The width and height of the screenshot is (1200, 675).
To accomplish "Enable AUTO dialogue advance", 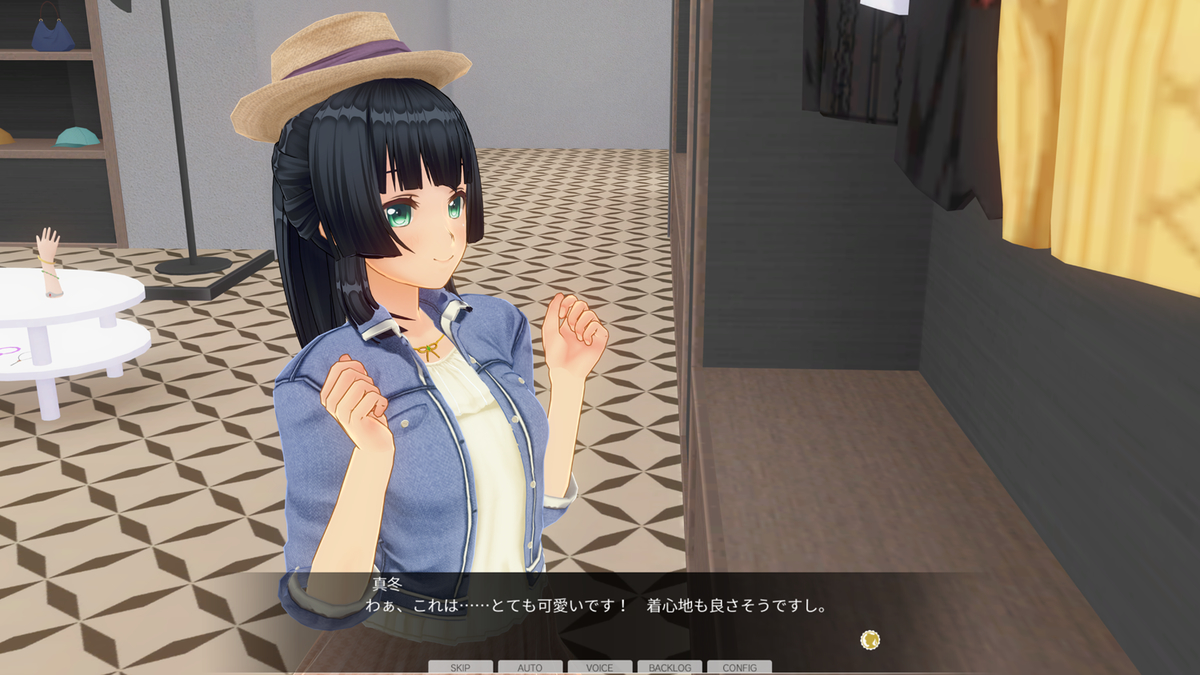I will 530,667.
